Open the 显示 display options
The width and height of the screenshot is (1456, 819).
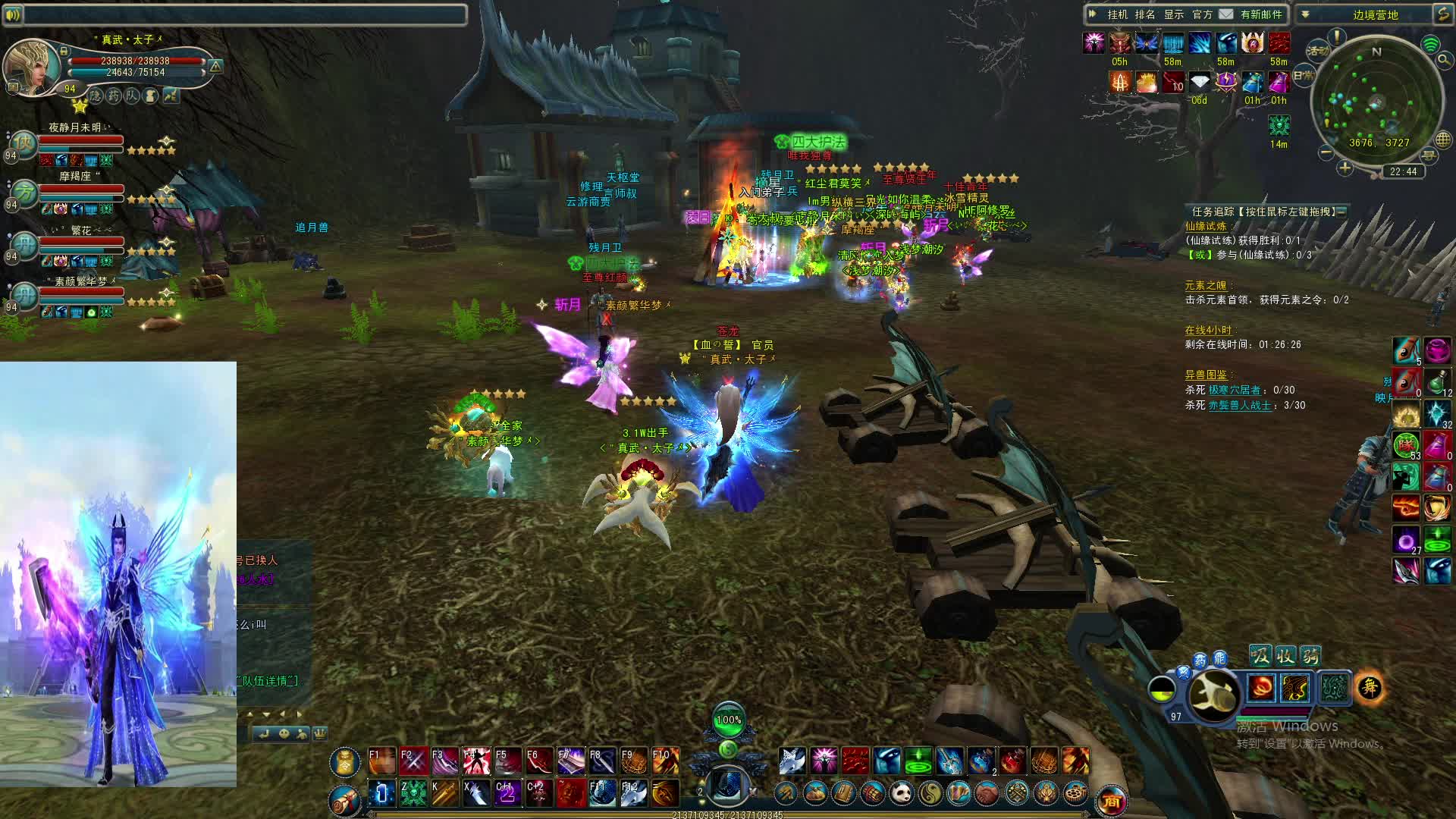pyautogui.click(x=1173, y=14)
